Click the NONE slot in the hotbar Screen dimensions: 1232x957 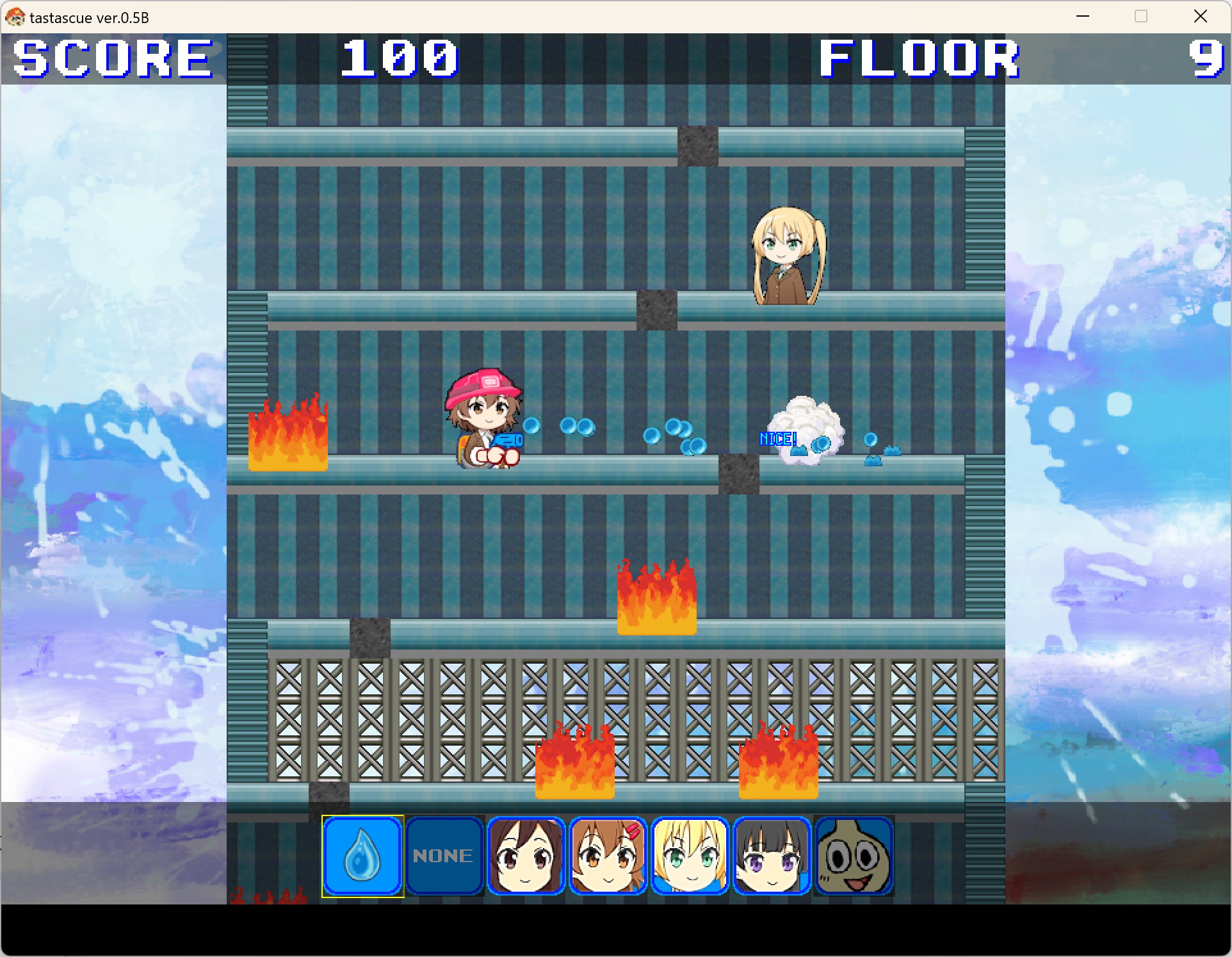(444, 856)
